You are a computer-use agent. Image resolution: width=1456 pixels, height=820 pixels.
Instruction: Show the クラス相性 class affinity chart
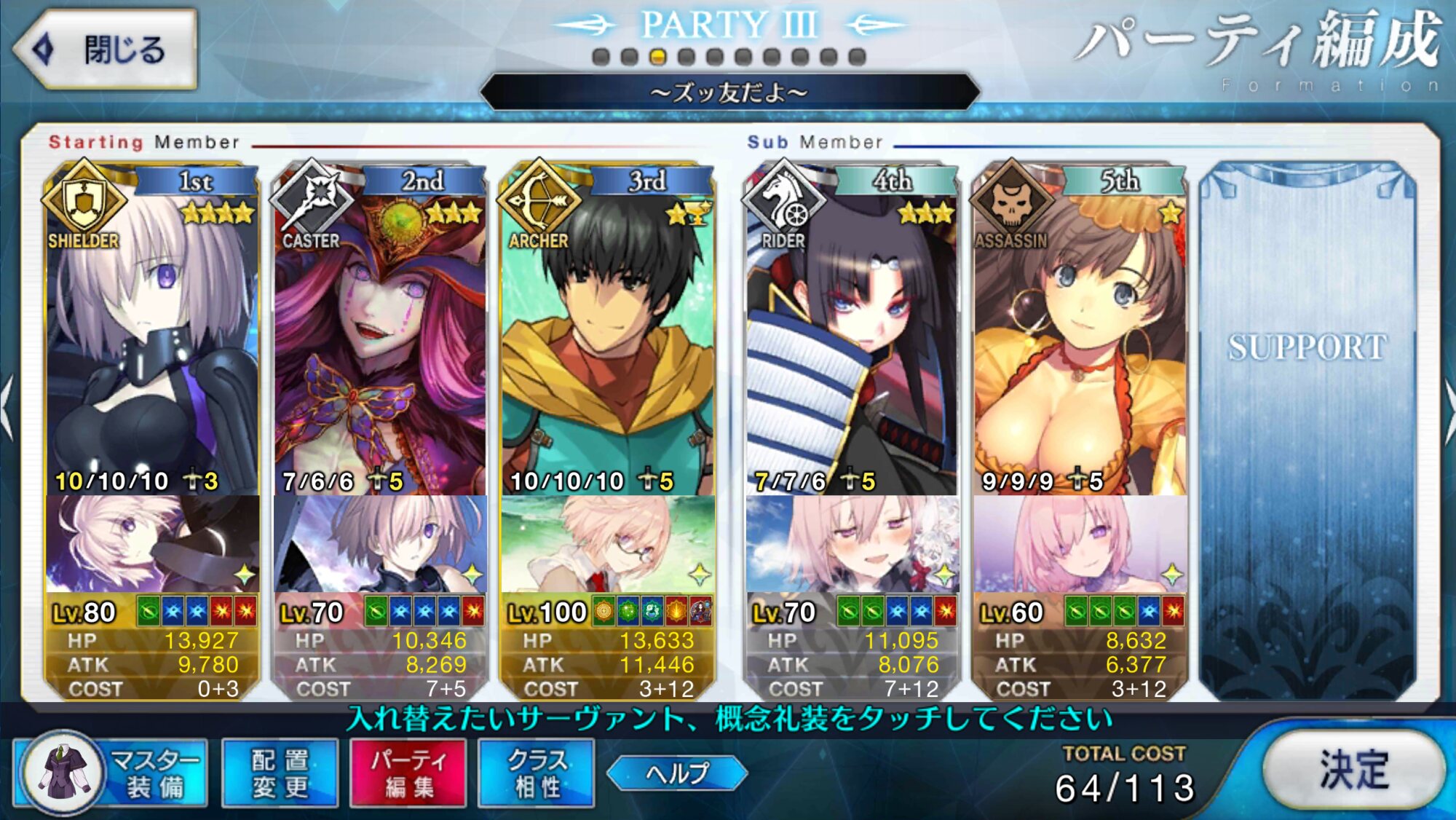[537, 773]
